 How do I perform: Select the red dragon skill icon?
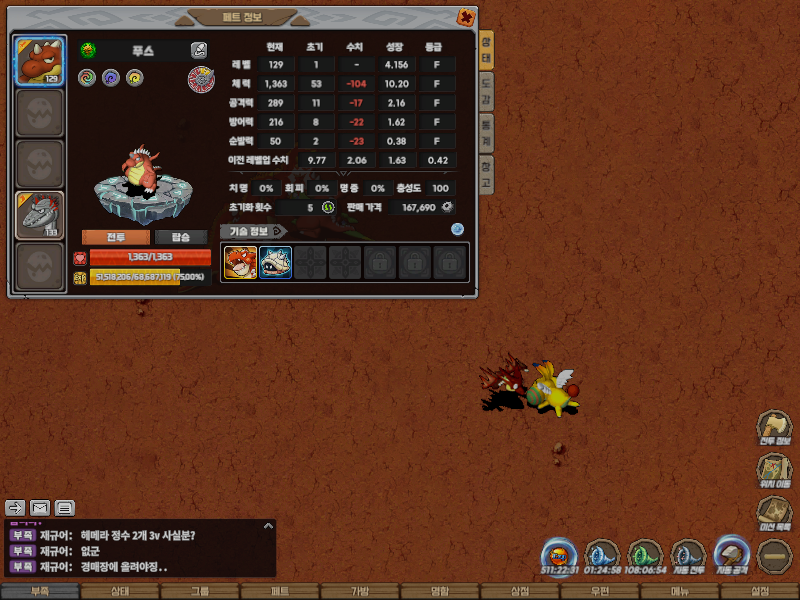click(x=240, y=263)
